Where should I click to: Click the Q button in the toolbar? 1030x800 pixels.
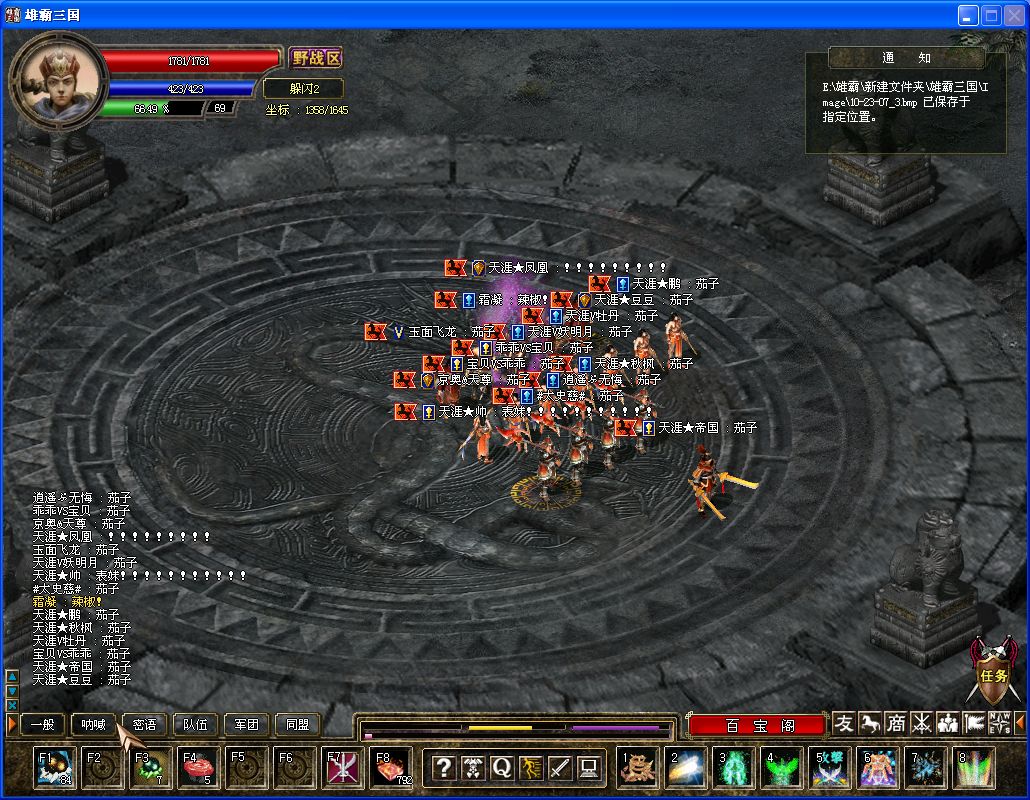coord(501,768)
